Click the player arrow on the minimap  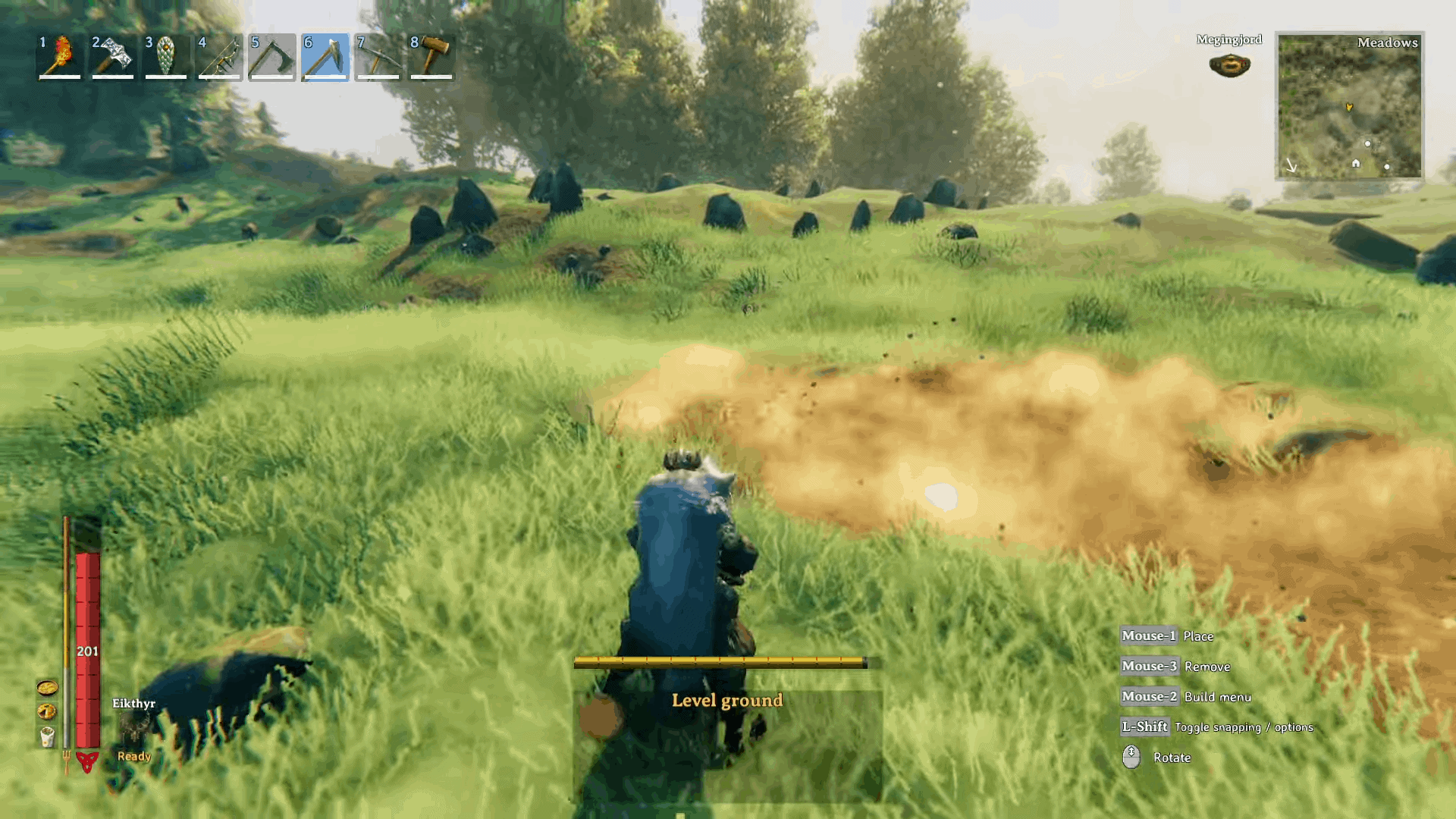(1350, 108)
